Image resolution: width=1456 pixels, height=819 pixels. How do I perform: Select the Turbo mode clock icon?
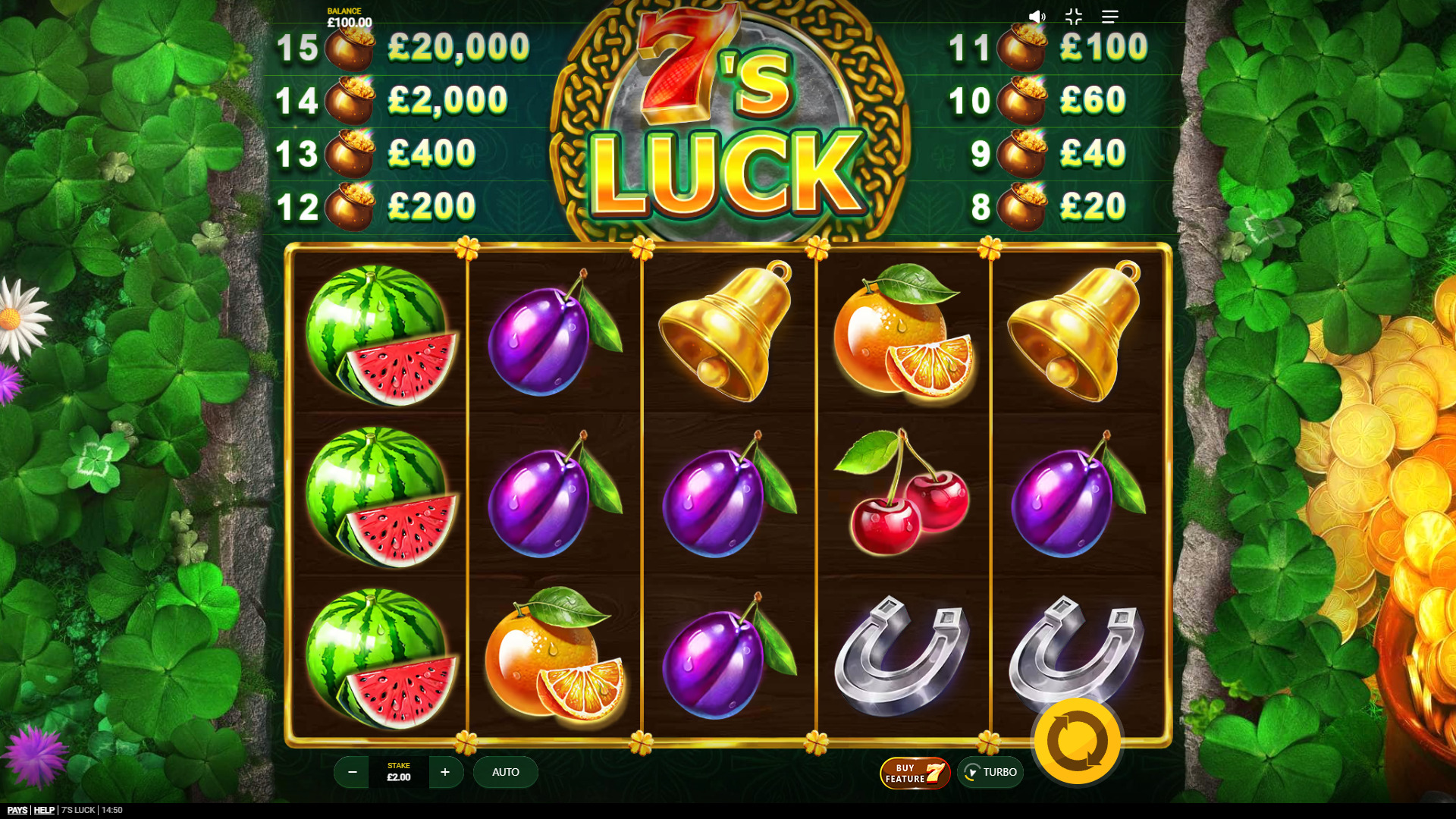pos(974,772)
